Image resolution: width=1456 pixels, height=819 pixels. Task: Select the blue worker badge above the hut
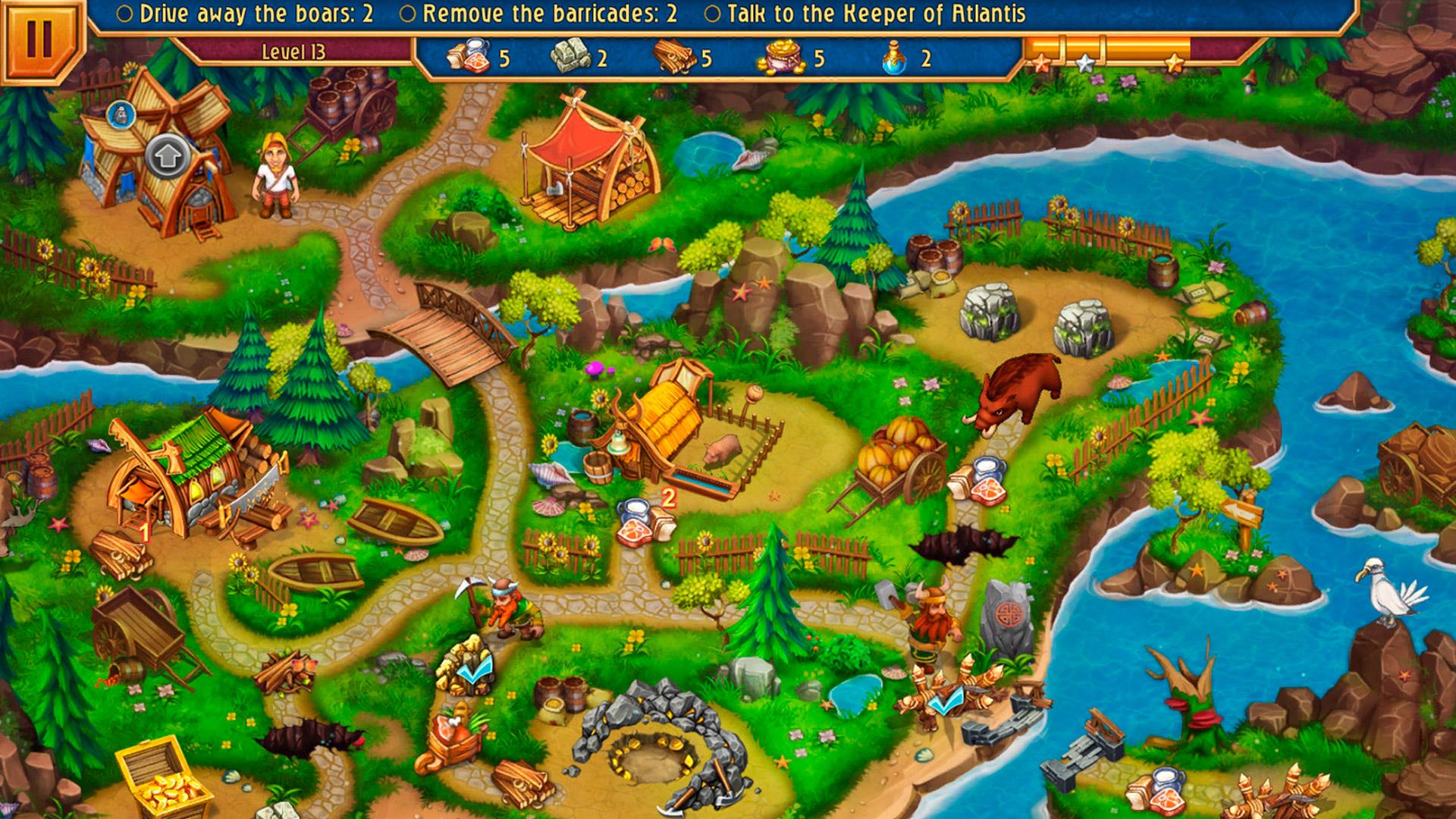(121, 114)
